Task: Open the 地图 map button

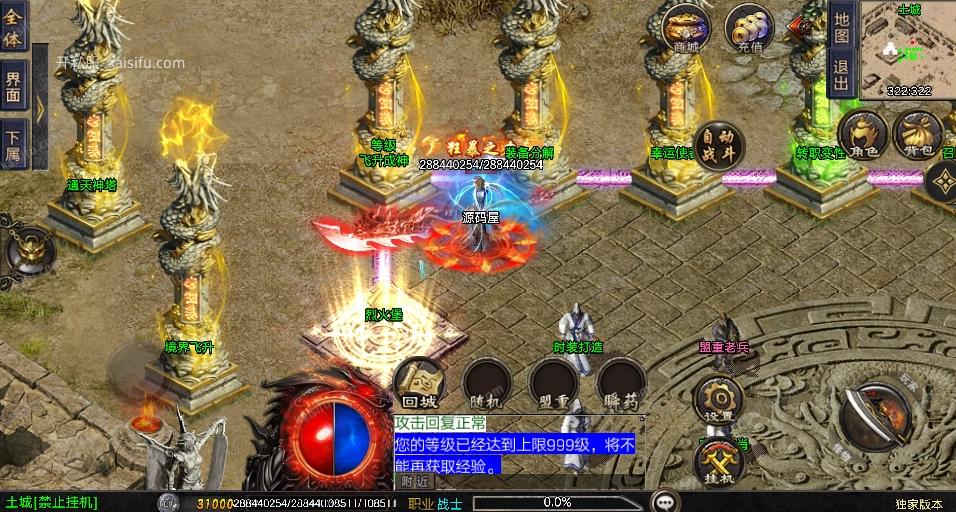Action: point(841,25)
